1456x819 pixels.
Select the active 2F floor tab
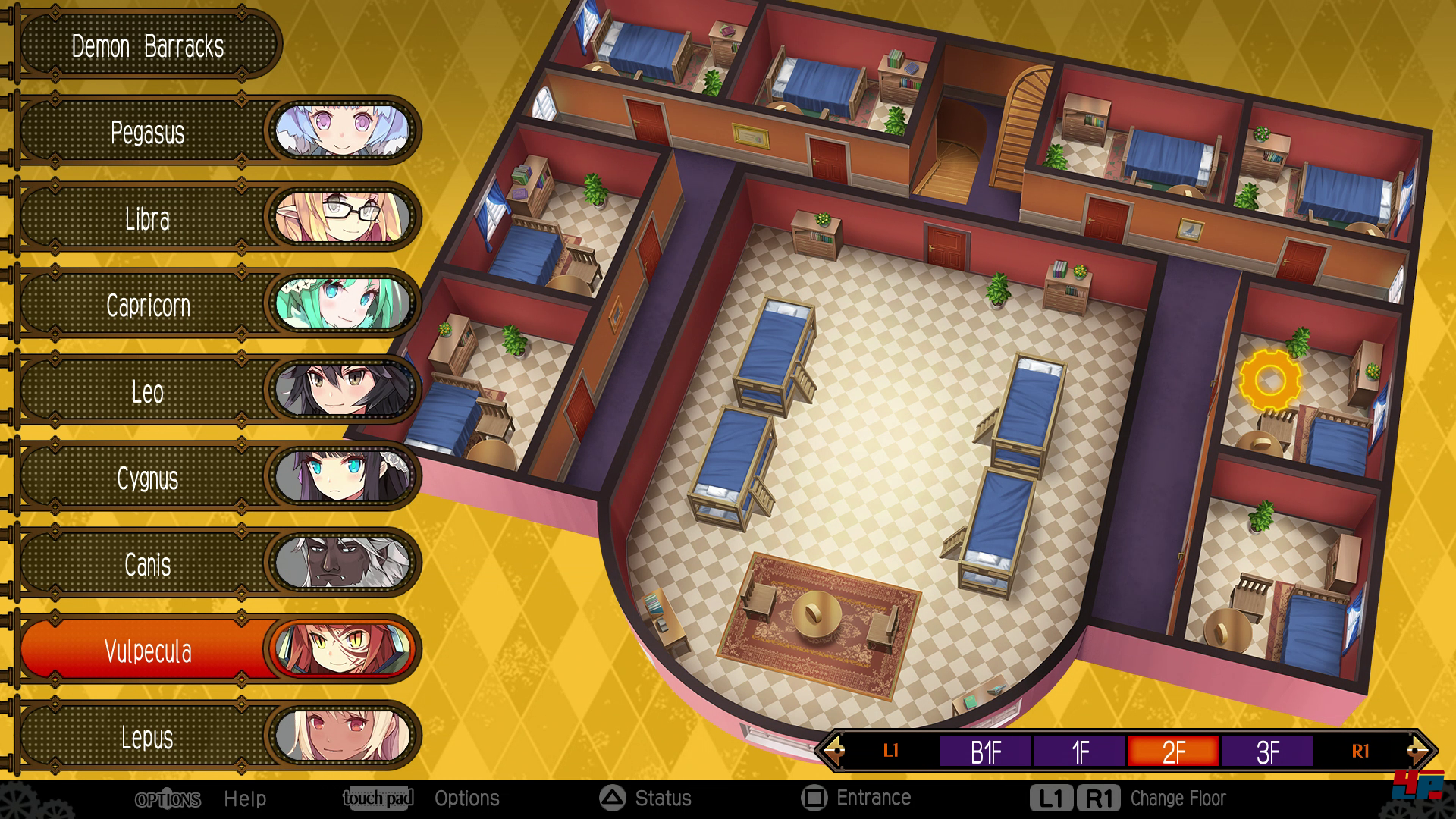click(1174, 752)
